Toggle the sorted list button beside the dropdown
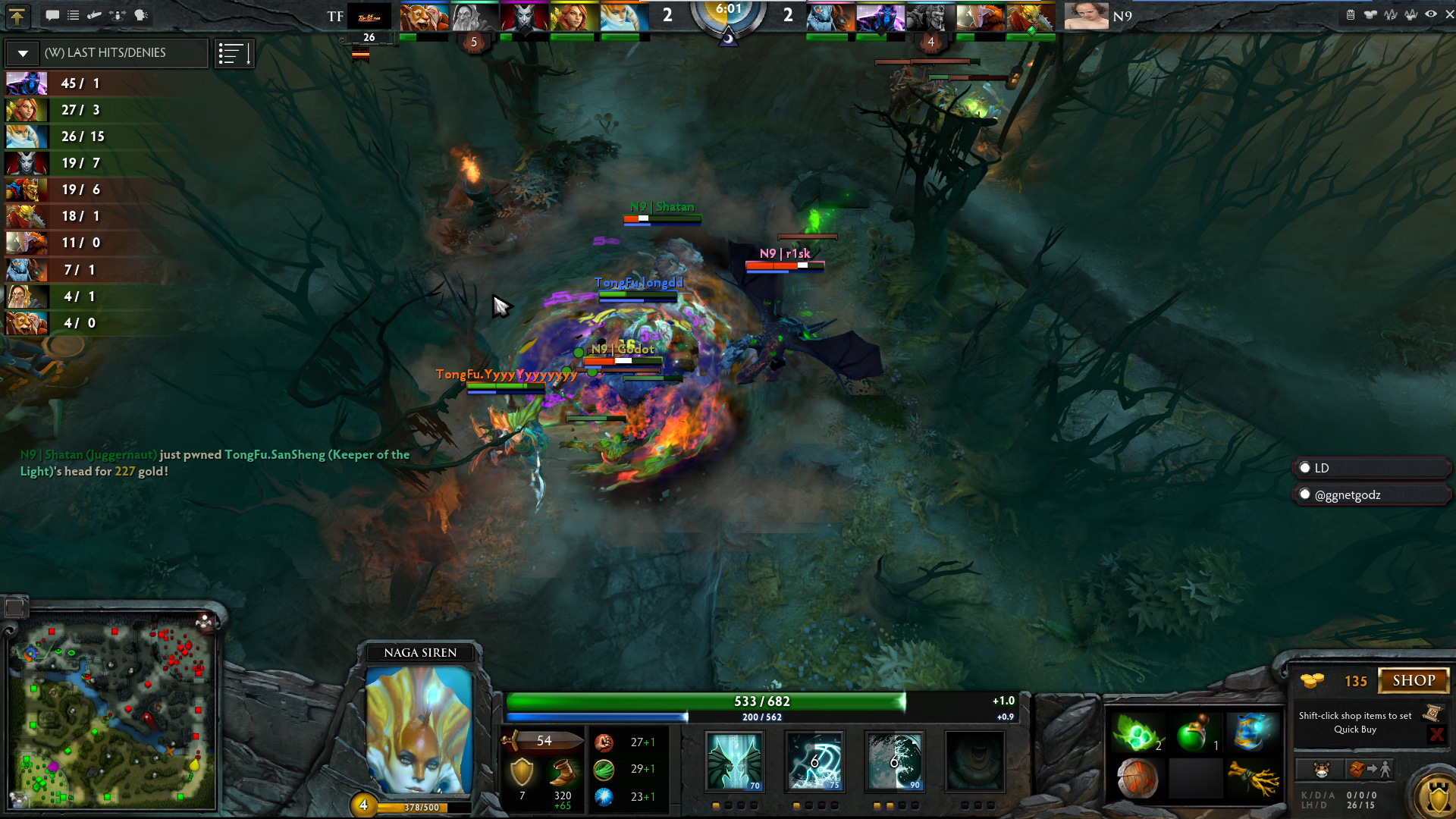1456x819 pixels. pos(234,53)
